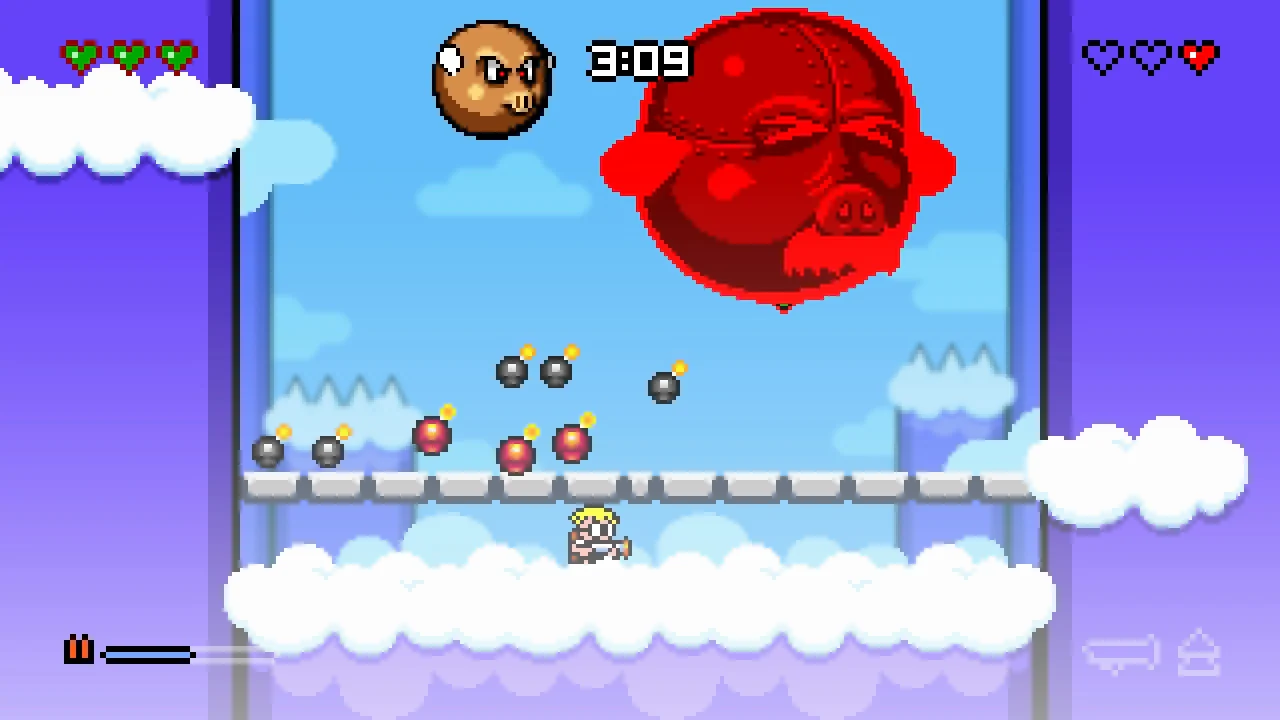
Task: Click the pair of black bombs with fuses
Action: tap(535, 370)
